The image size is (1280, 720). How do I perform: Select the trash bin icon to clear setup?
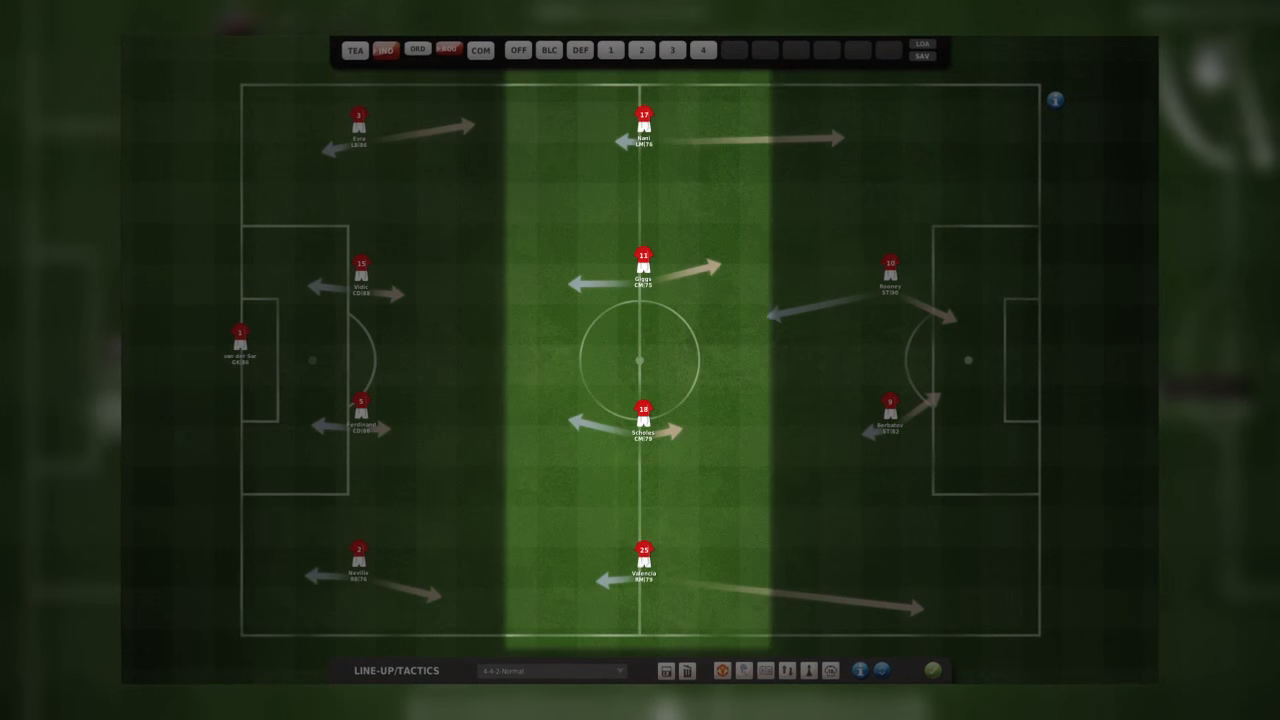click(x=687, y=671)
